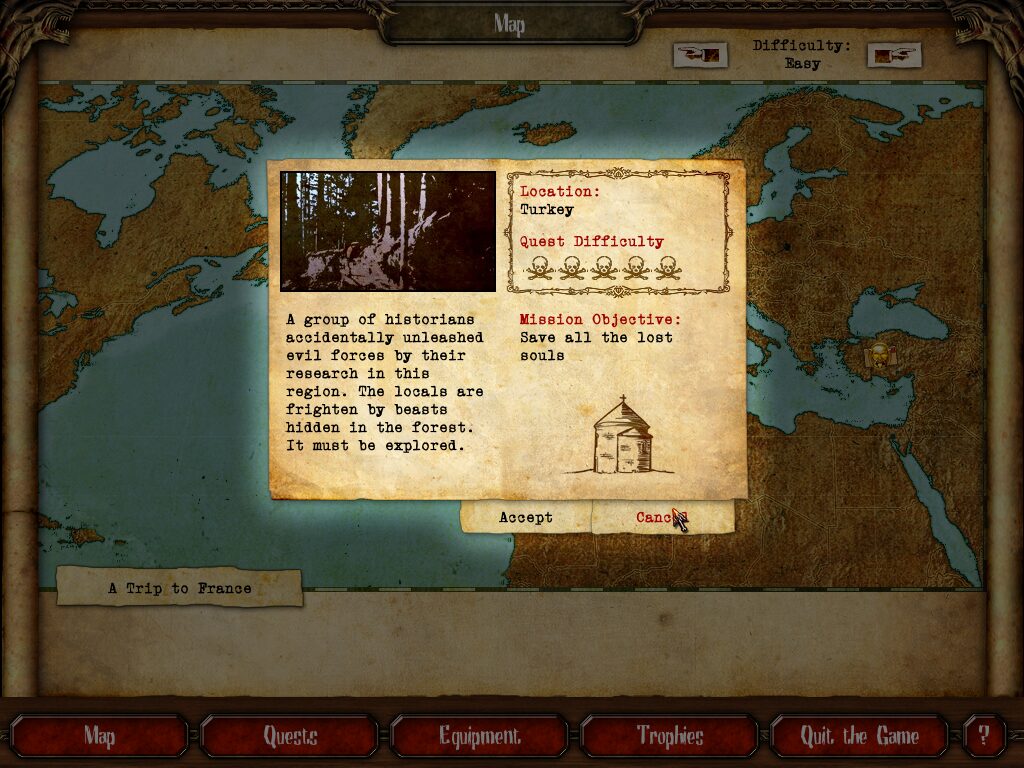Select the skull quest marker in Turkey

[x=880, y=354]
